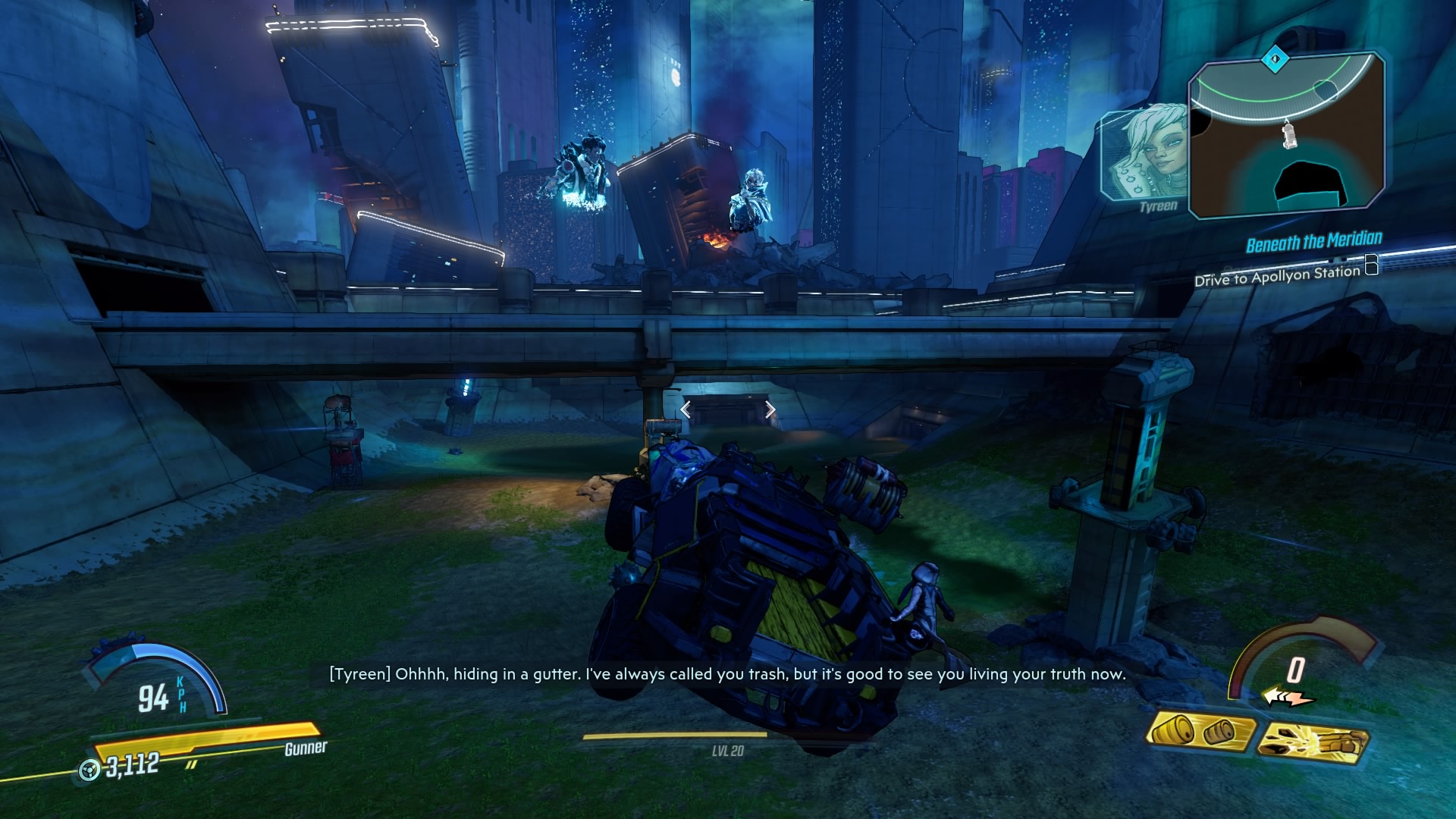The width and height of the screenshot is (1456, 819).
Task: Click the minimap
Action: click(1286, 136)
